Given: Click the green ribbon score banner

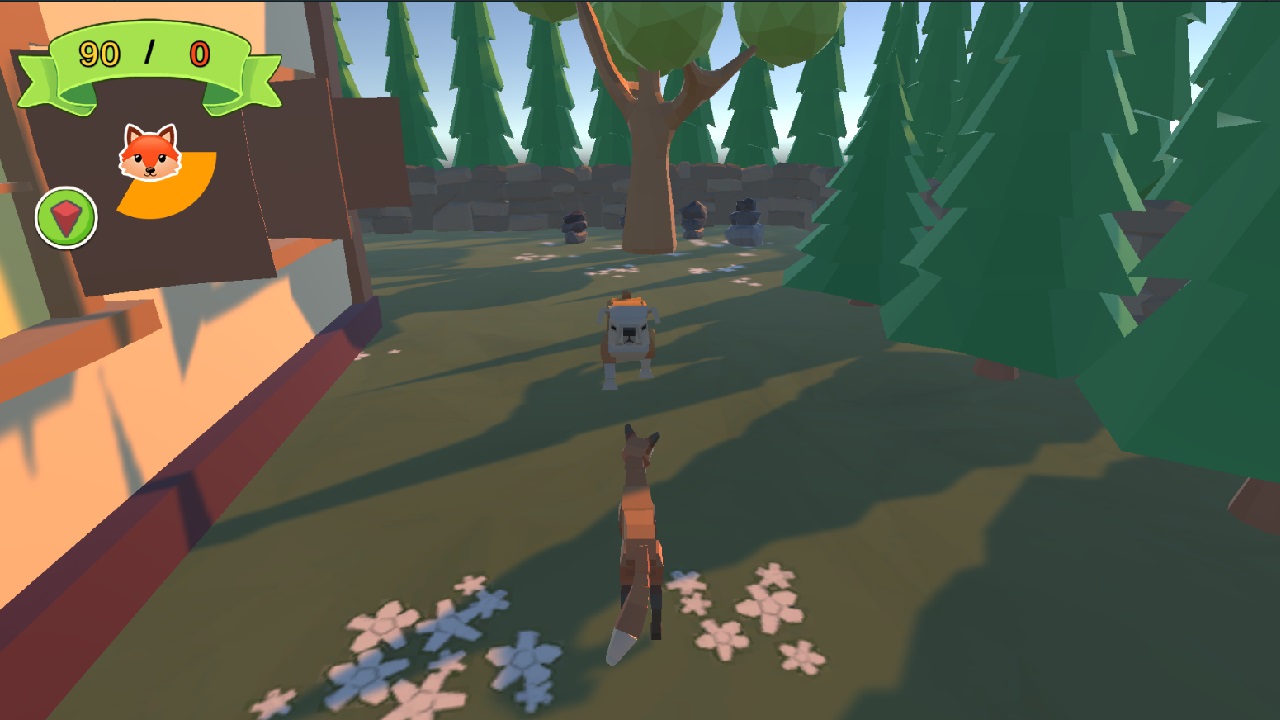Looking at the screenshot, I should [x=148, y=55].
